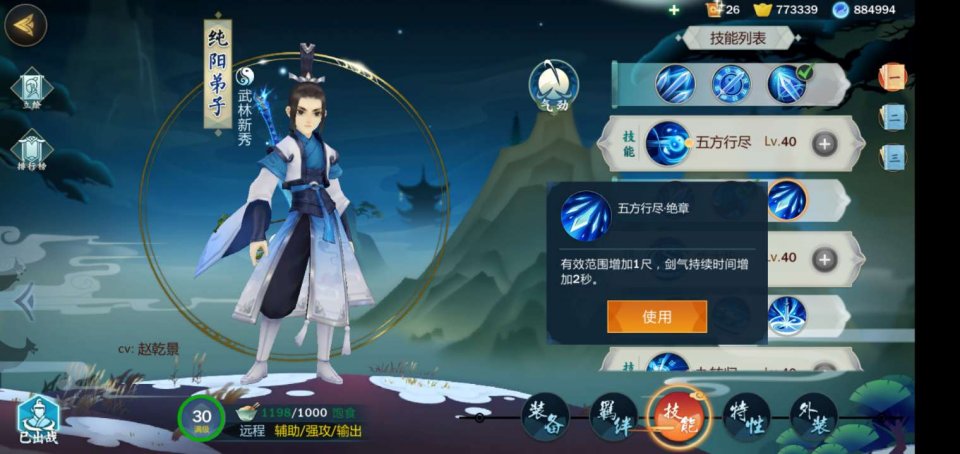Image resolution: width=960 pixels, height=454 pixels.
Task: Switch to skill page 三 book tab
Action: point(892,156)
